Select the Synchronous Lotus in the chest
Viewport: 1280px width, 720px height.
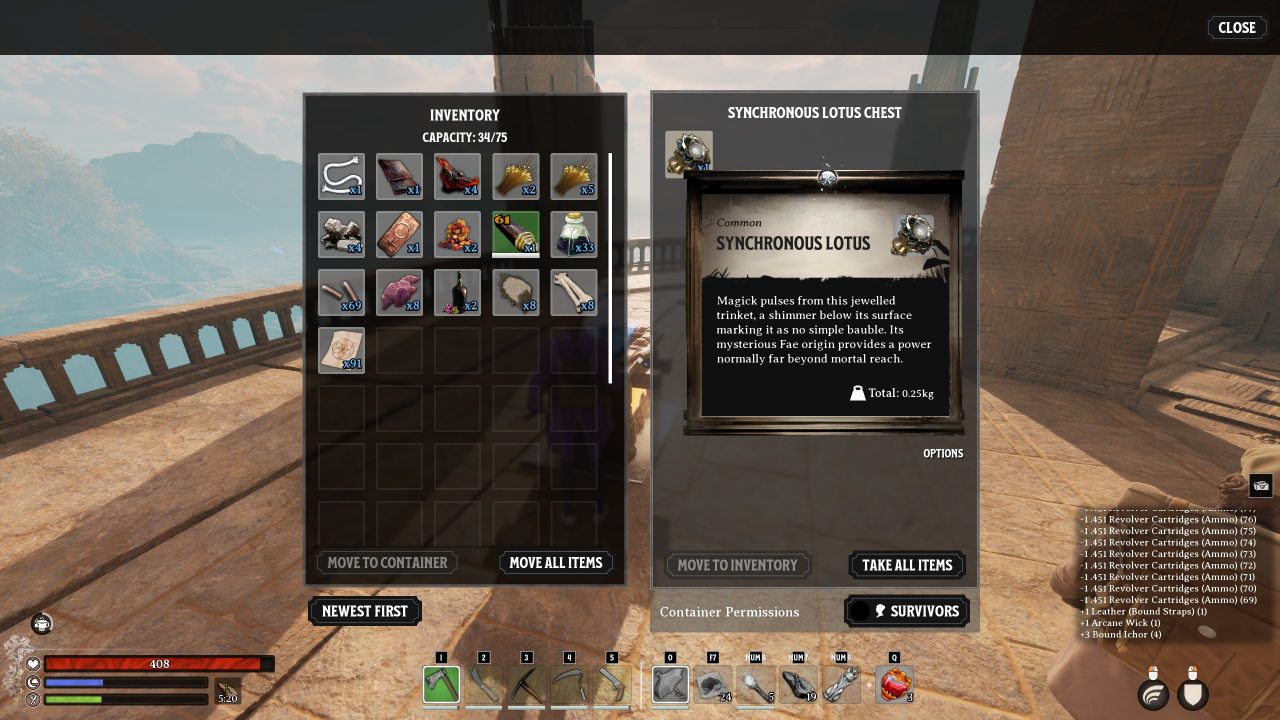689,153
